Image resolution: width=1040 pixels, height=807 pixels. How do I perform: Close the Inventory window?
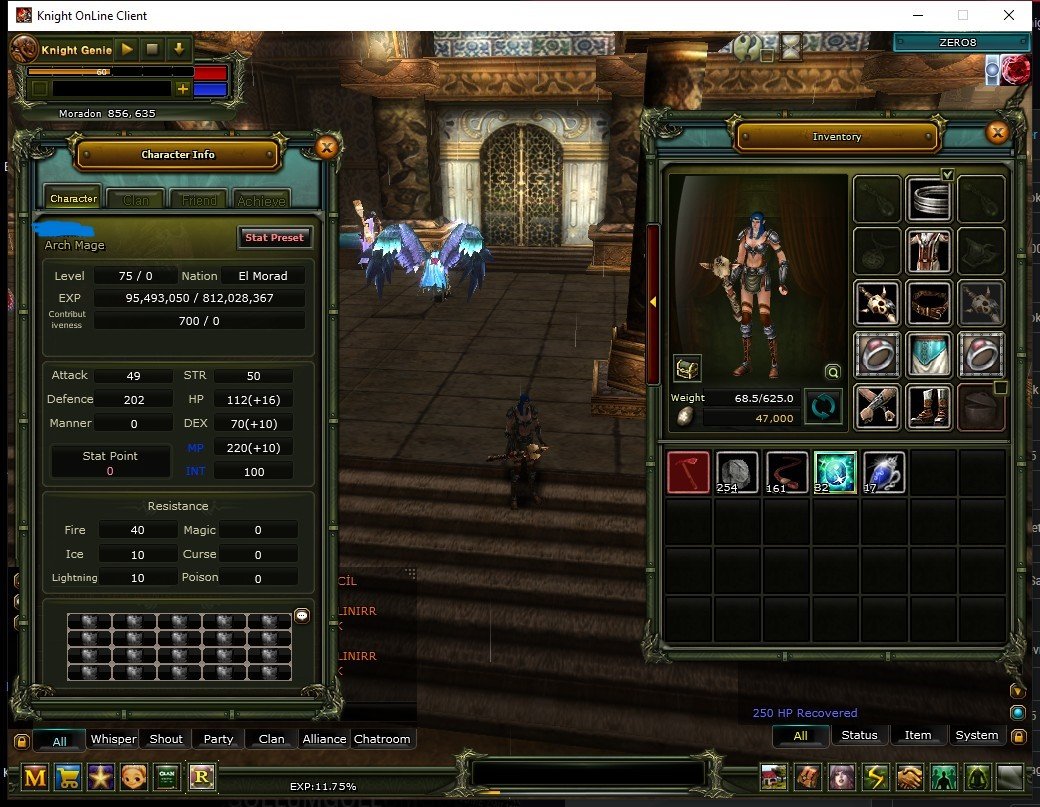(996, 132)
